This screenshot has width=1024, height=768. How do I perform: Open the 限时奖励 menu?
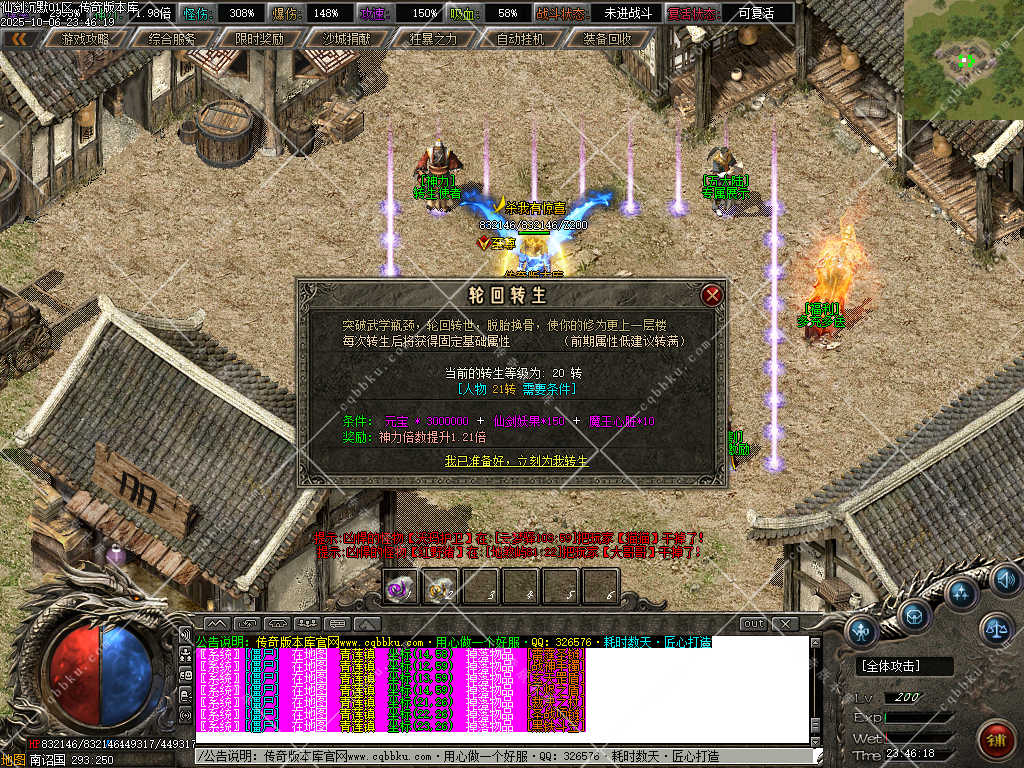pyautogui.click(x=259, y=39)
